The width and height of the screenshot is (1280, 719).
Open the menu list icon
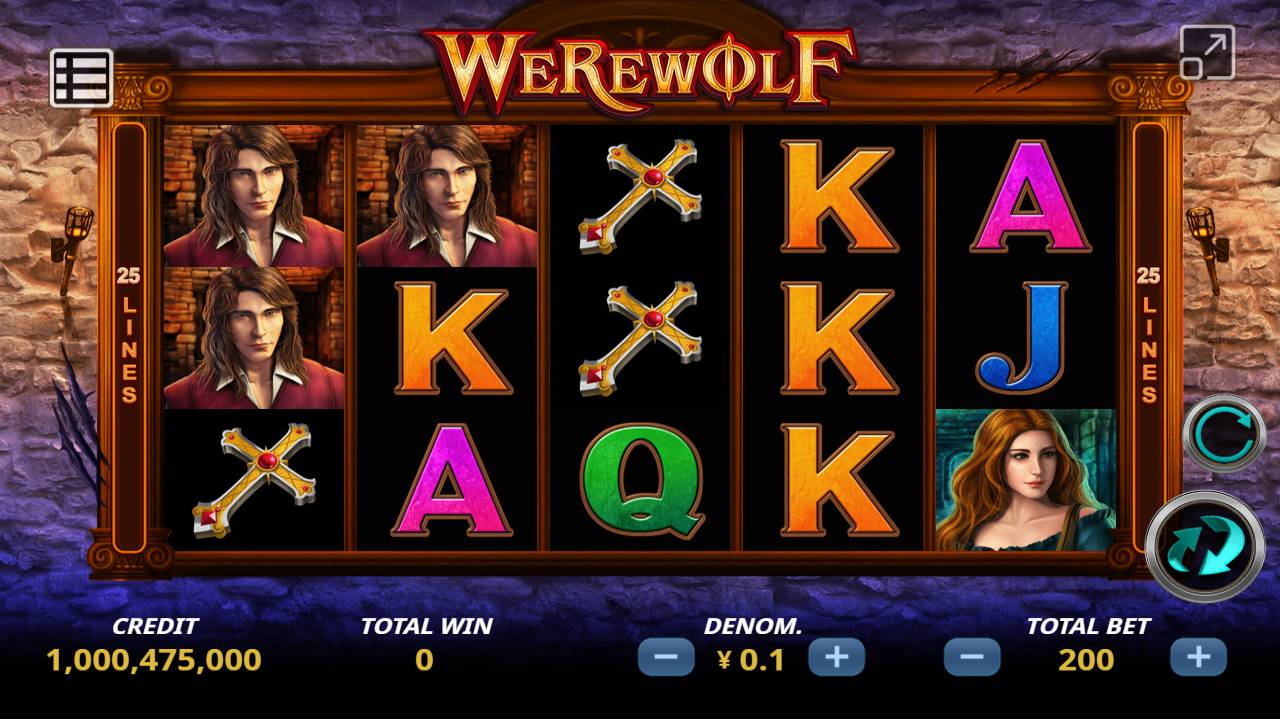click(81, 77)
